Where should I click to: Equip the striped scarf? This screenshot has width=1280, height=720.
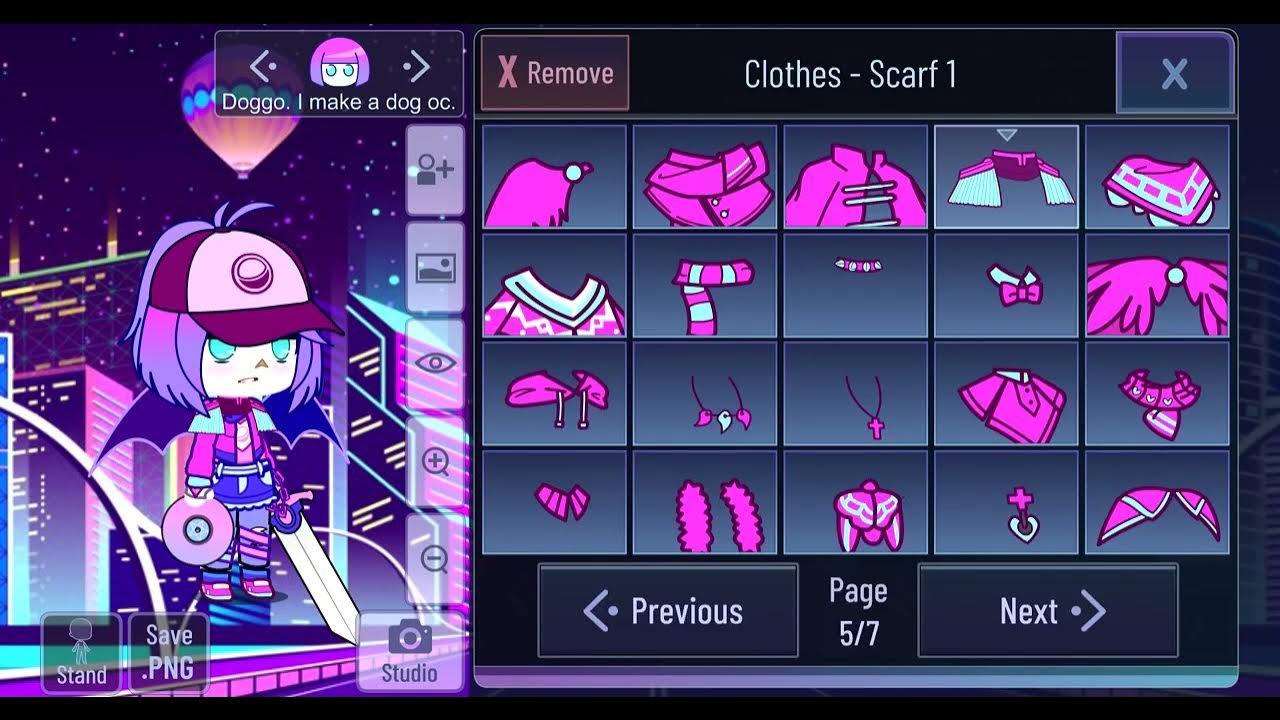(705, 285)
